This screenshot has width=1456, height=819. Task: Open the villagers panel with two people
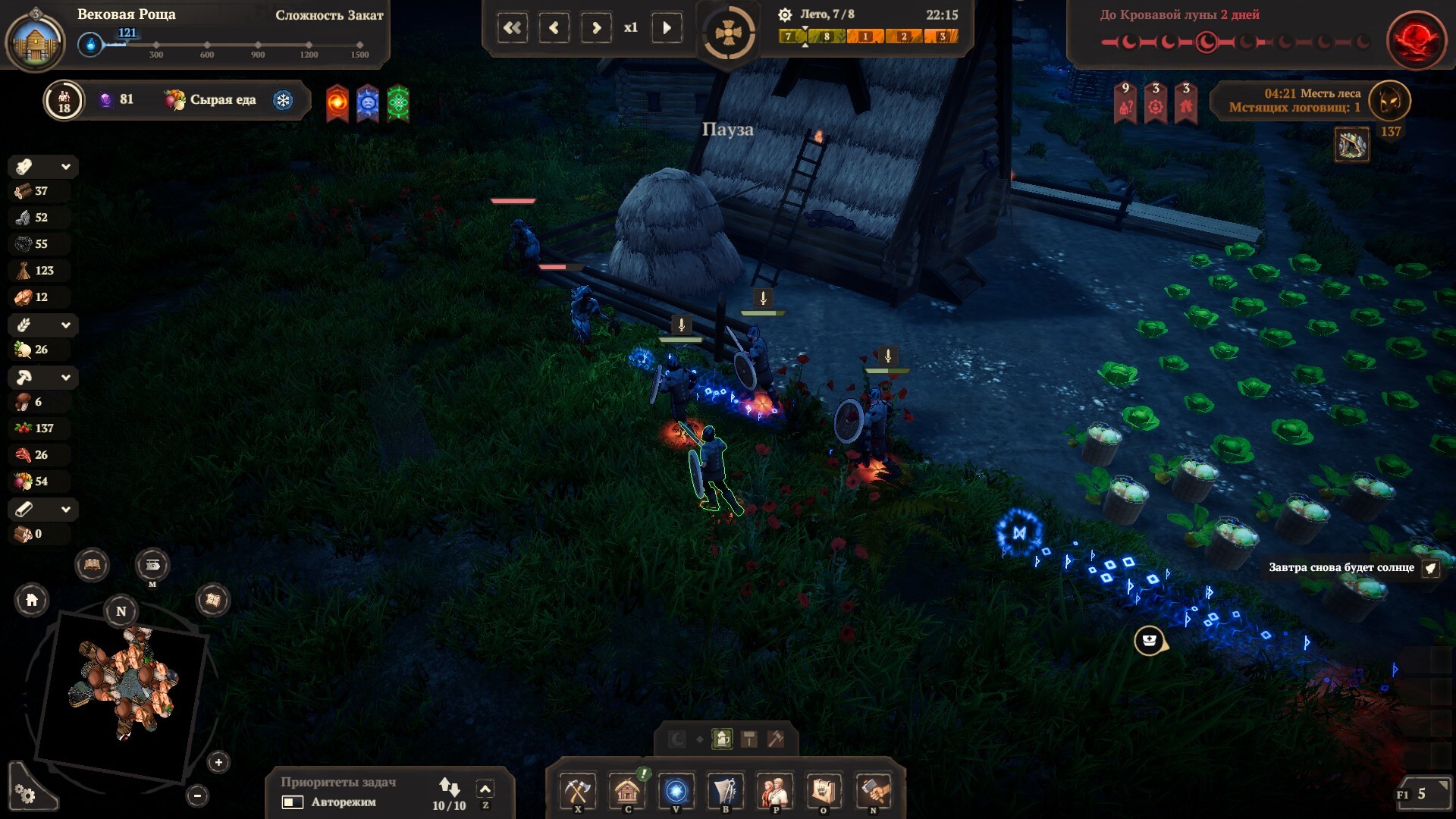pos(775,792)
